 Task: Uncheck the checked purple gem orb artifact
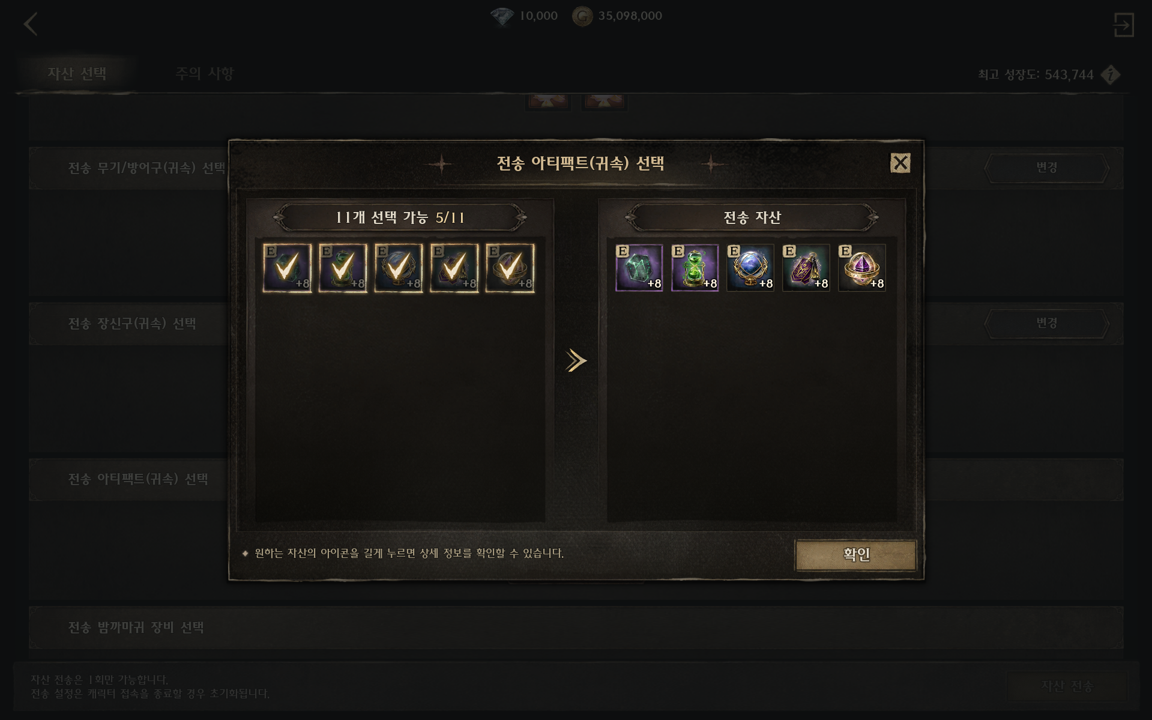510,268
